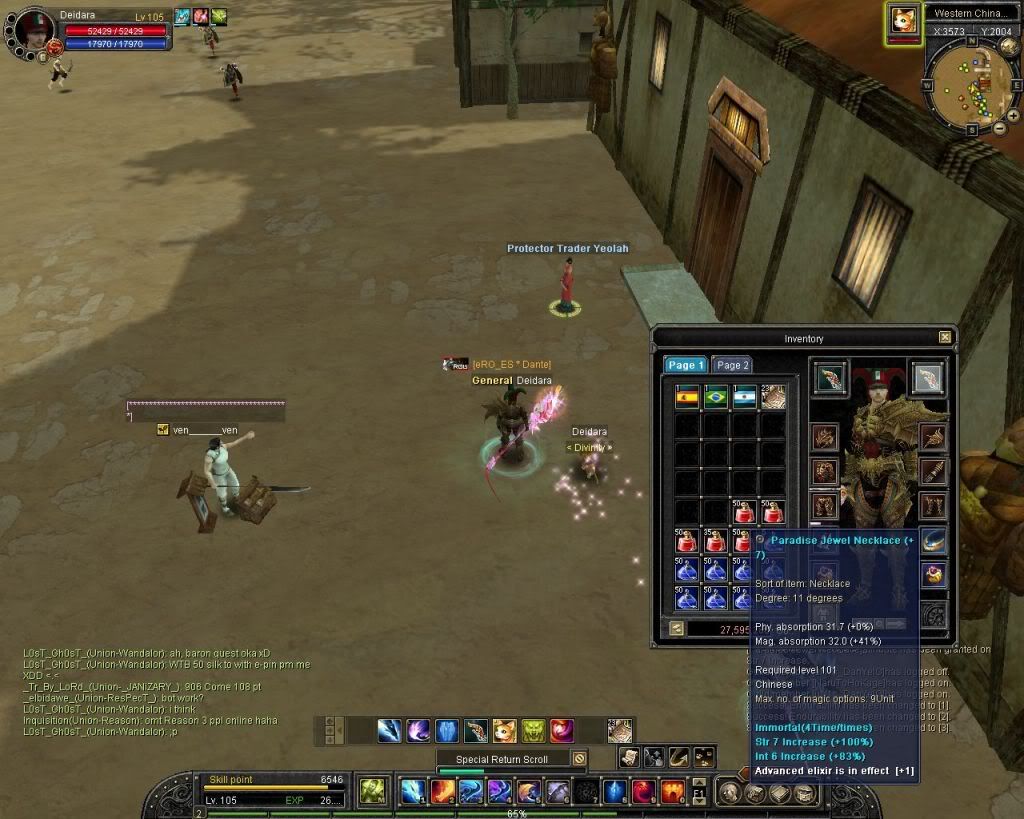The height and width of the screenshot is (819, 1024).
Task: Use the green monster-face skill icon
Action: [533, 730]
